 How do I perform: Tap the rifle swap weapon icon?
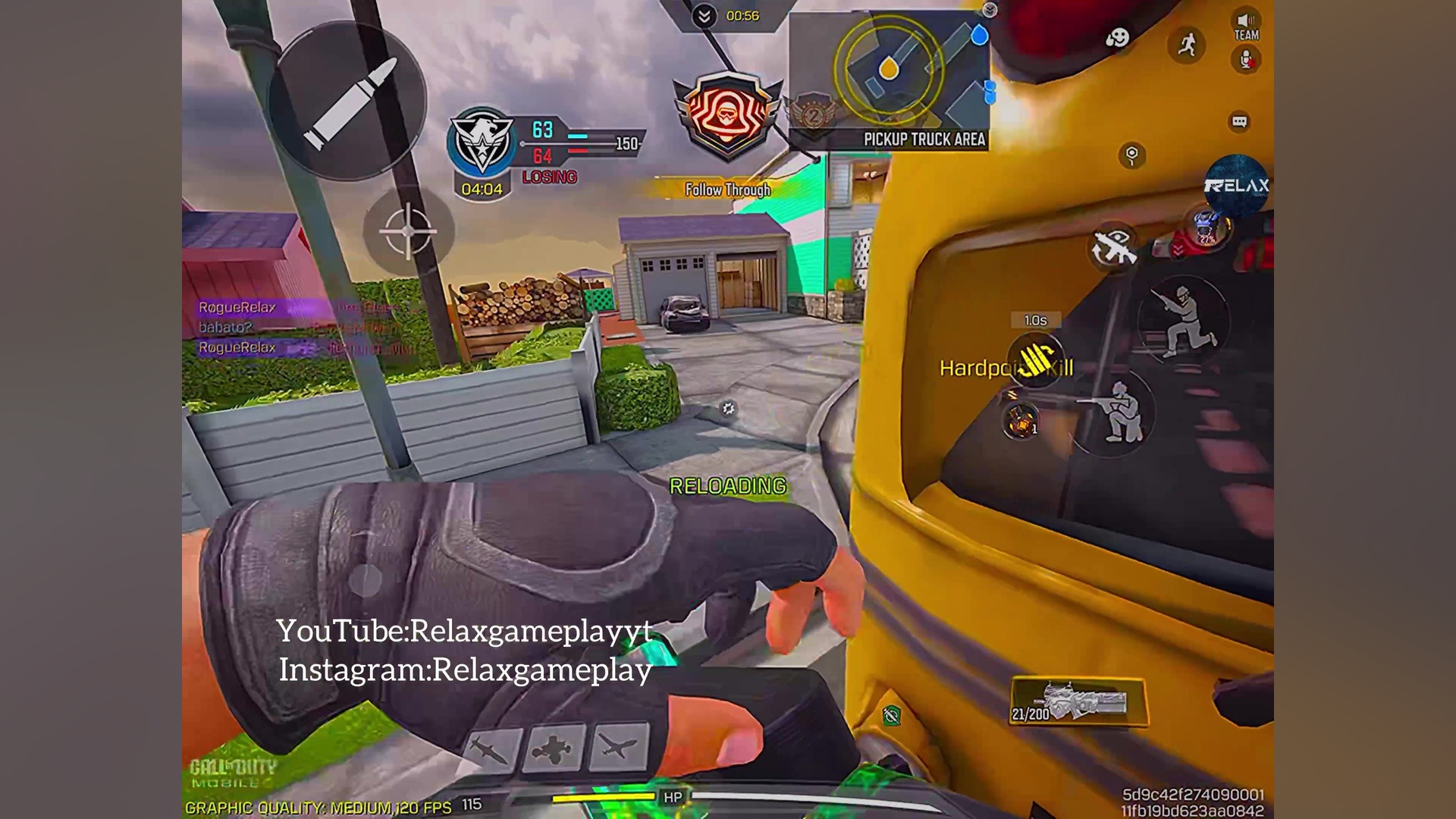(x=1113, y=247)
